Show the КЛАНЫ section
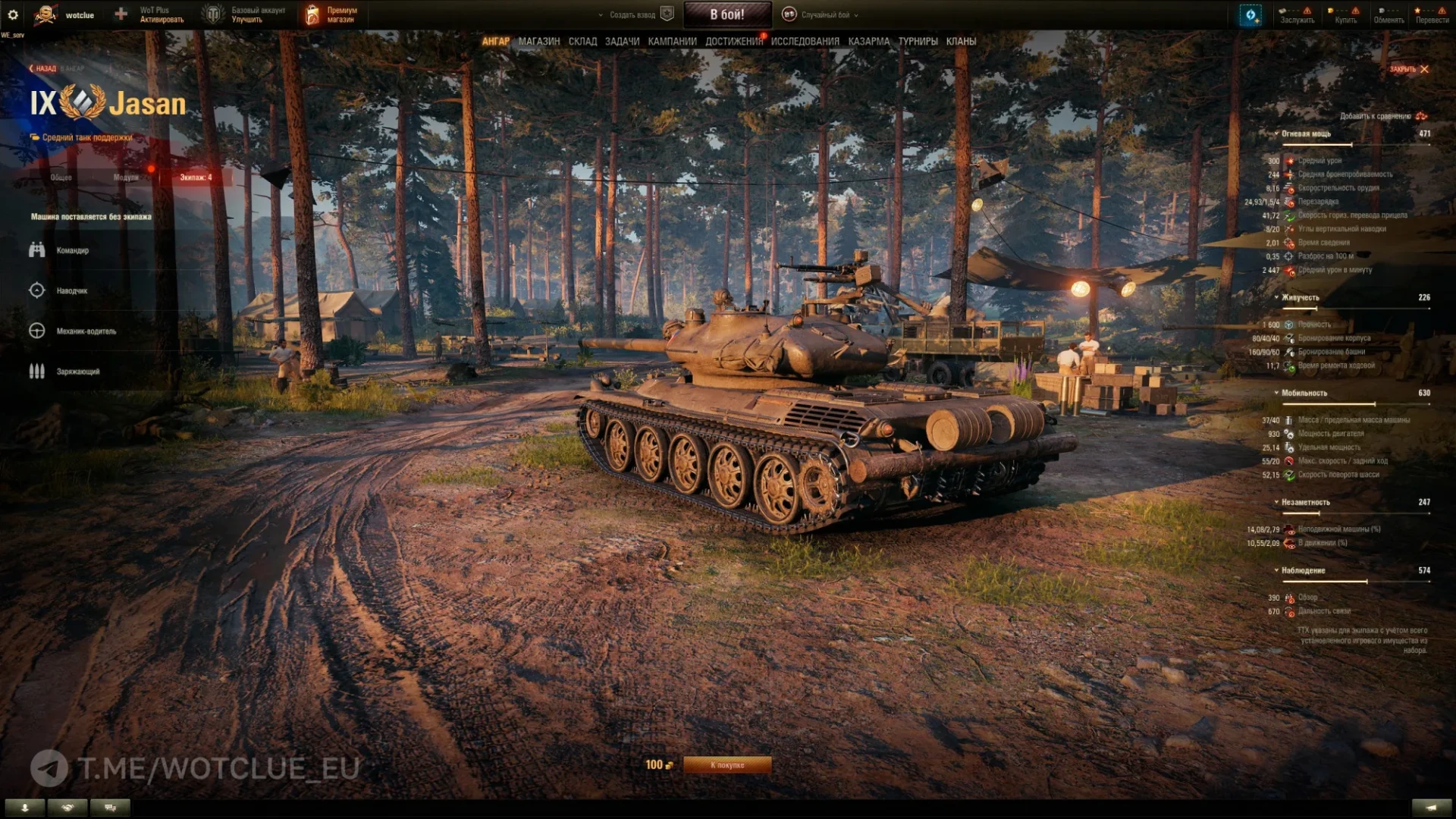This screenshot has width=1456, height=819. point(961,42)
